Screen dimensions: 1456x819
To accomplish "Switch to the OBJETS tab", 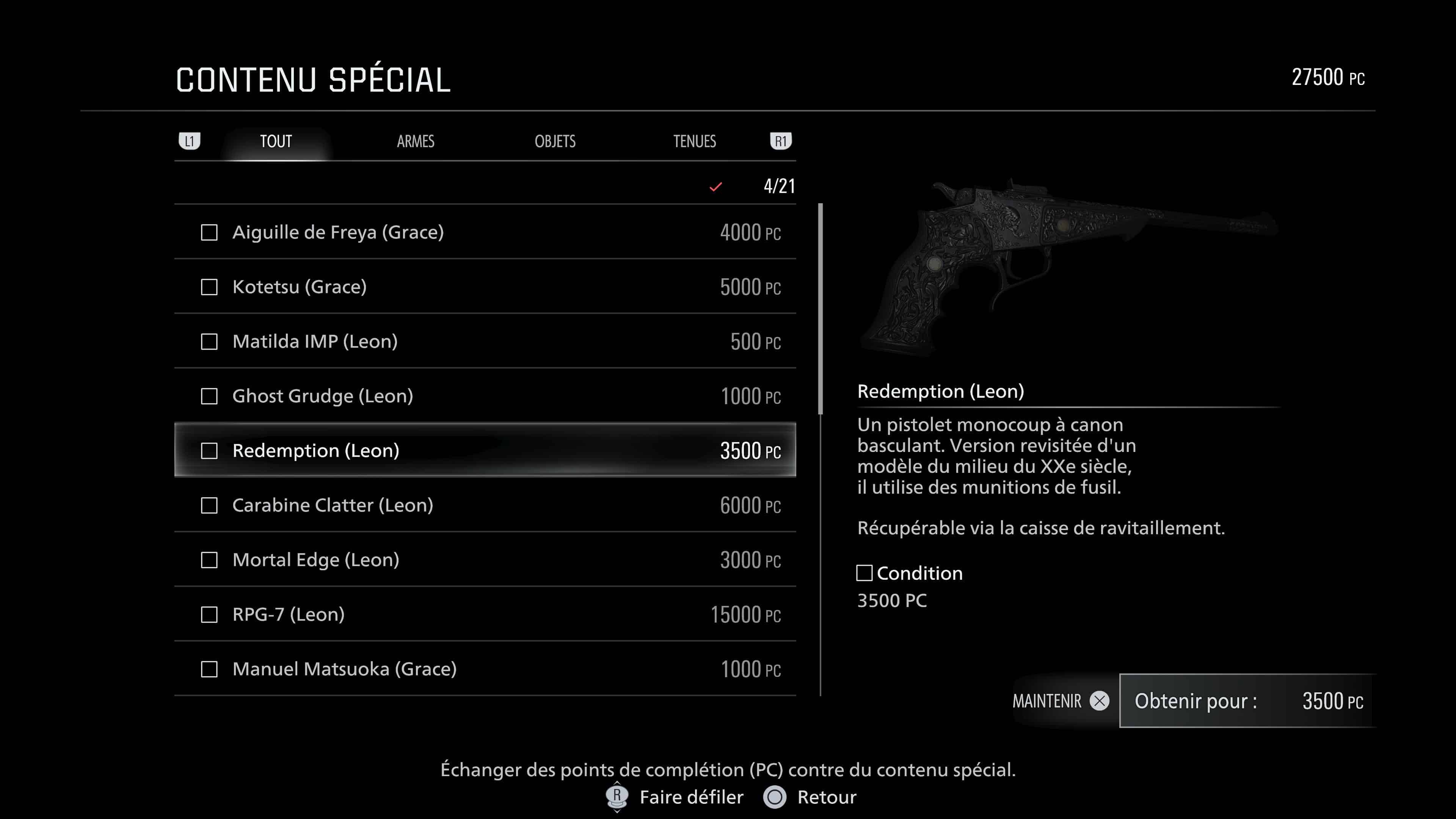I will (x=555, y=141).
